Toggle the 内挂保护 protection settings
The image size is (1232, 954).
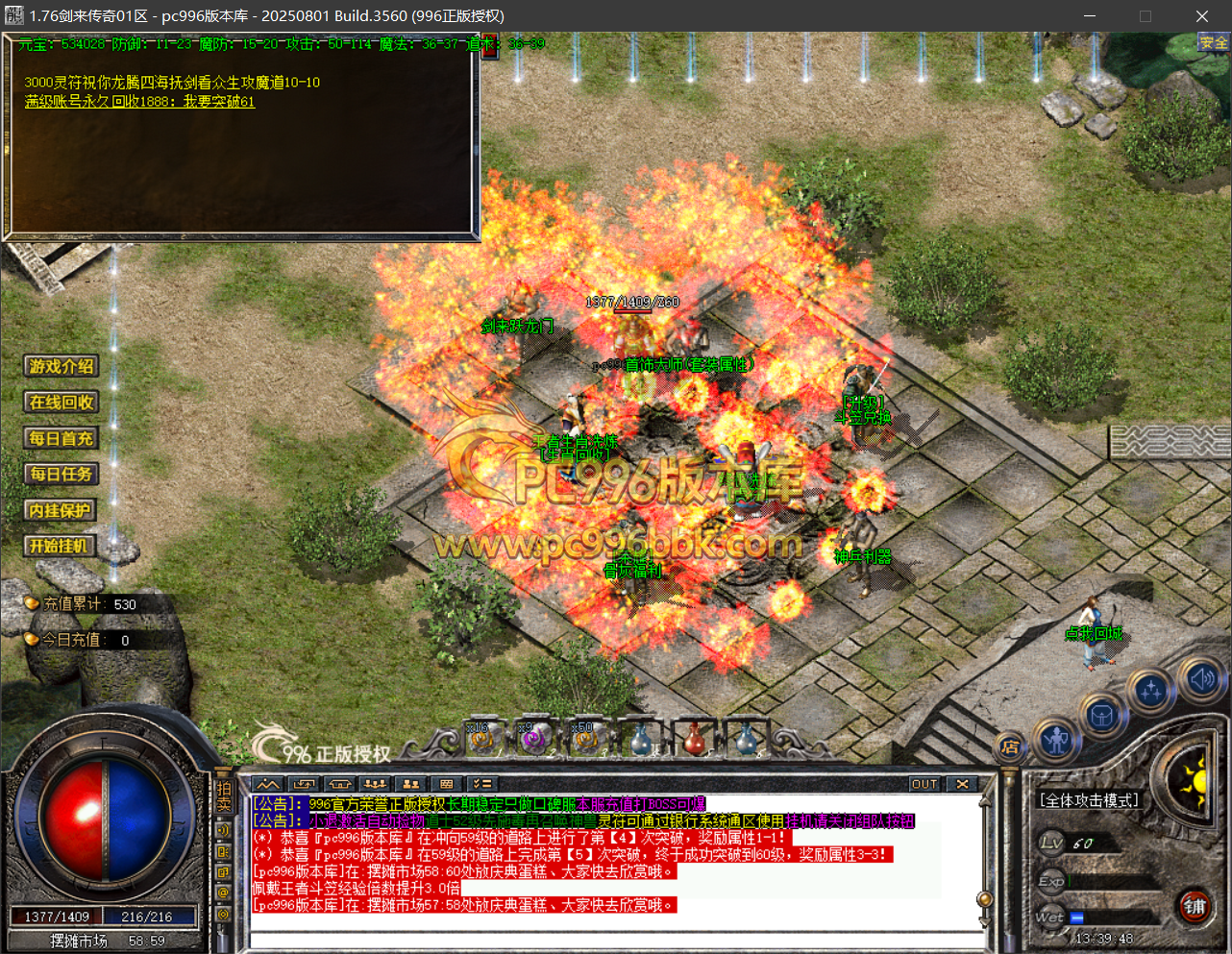click(60, 510)
